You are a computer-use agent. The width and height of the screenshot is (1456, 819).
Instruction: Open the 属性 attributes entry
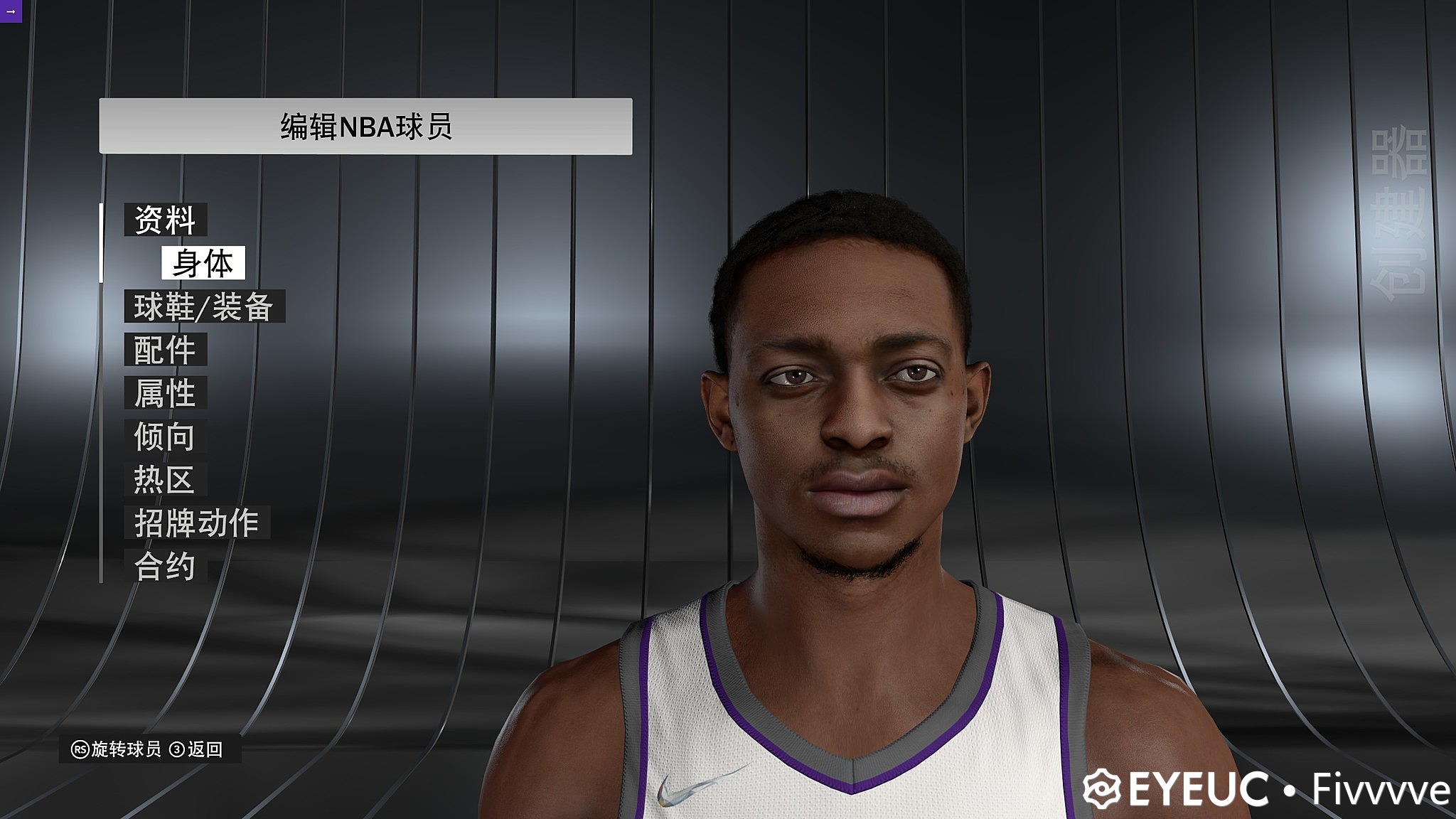tap(165, 393)
